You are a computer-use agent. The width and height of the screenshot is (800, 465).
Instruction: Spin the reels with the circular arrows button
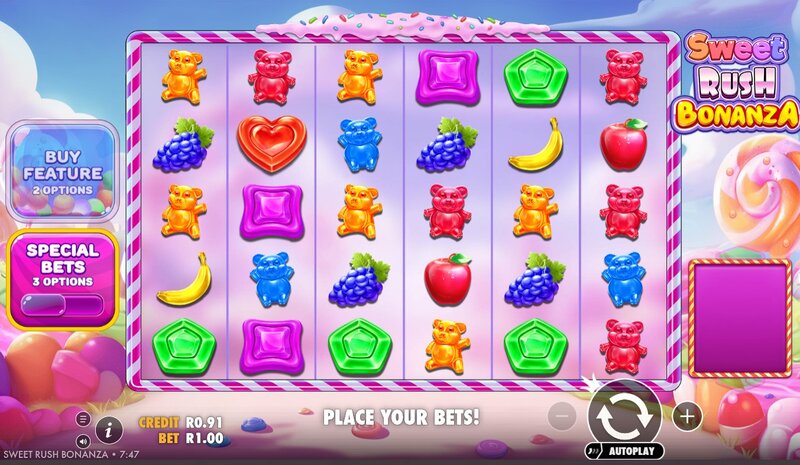[624, 414]
